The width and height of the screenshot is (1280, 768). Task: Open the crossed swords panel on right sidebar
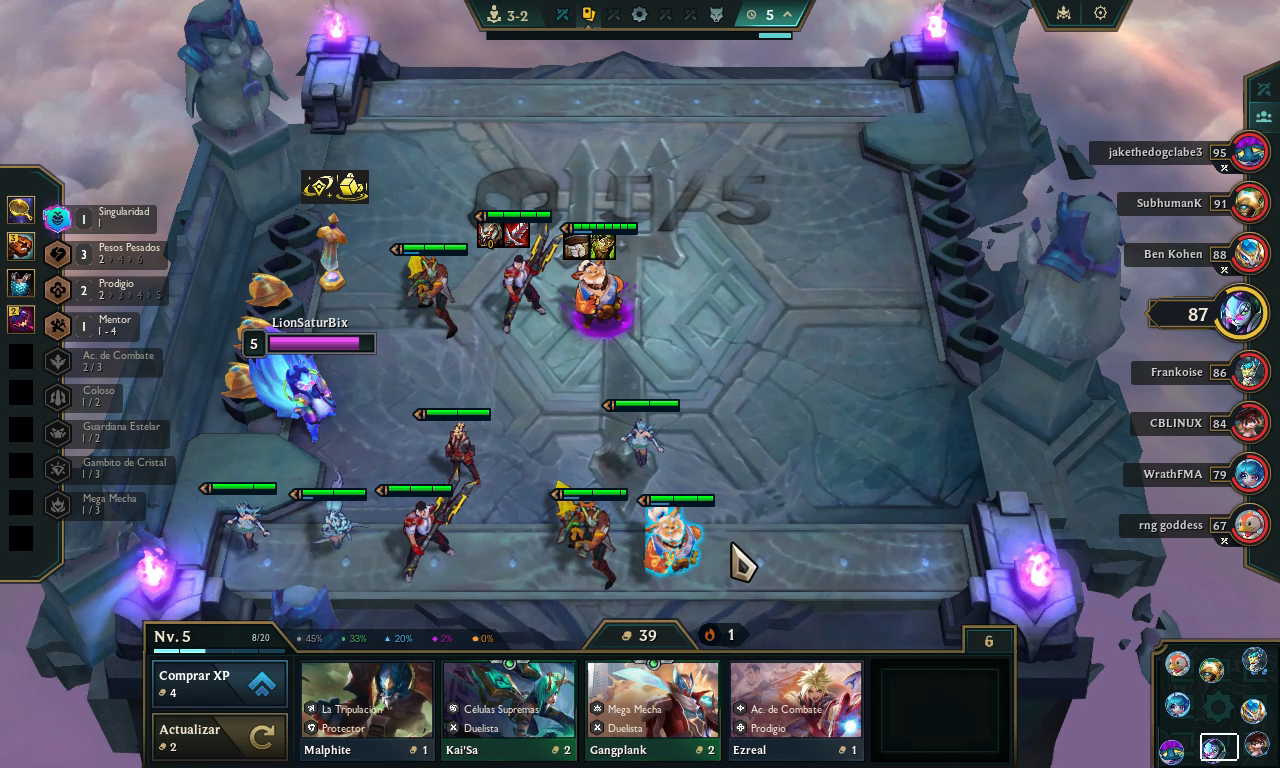[1264, 89]
